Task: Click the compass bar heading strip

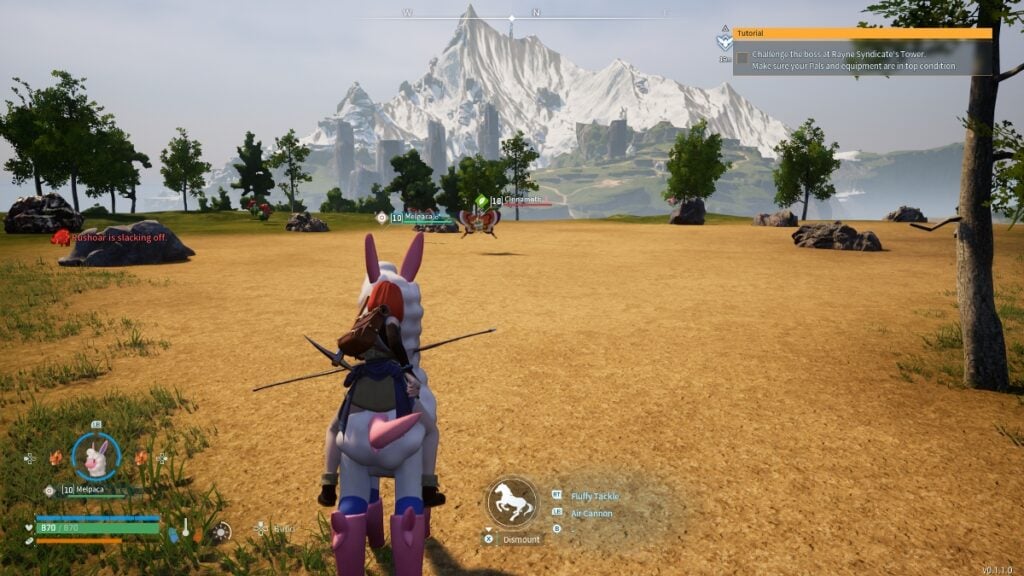Action: click(x=512, y=17)
